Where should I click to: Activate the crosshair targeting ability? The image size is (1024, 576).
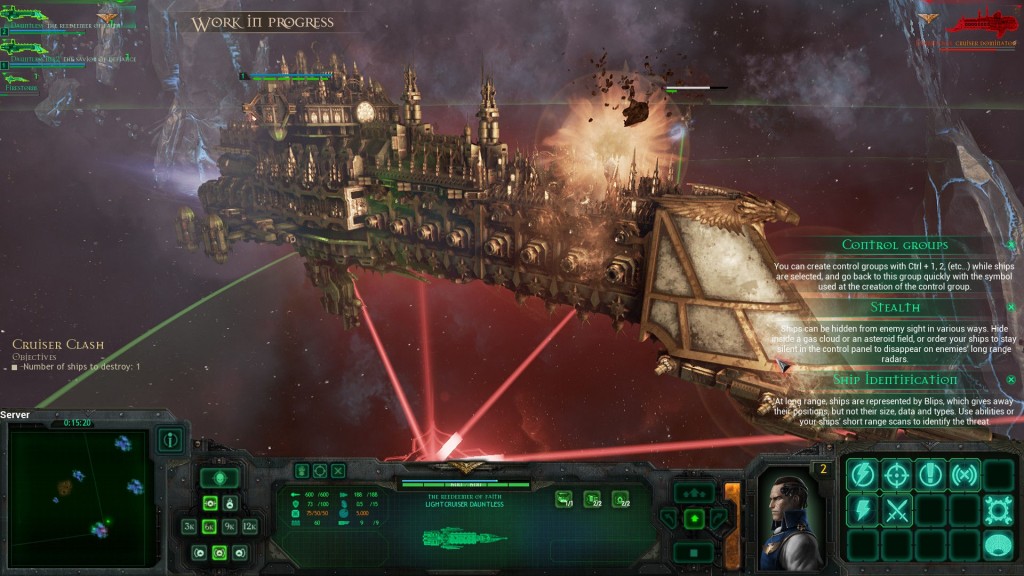pyautogui.click(x=897, y=475)
